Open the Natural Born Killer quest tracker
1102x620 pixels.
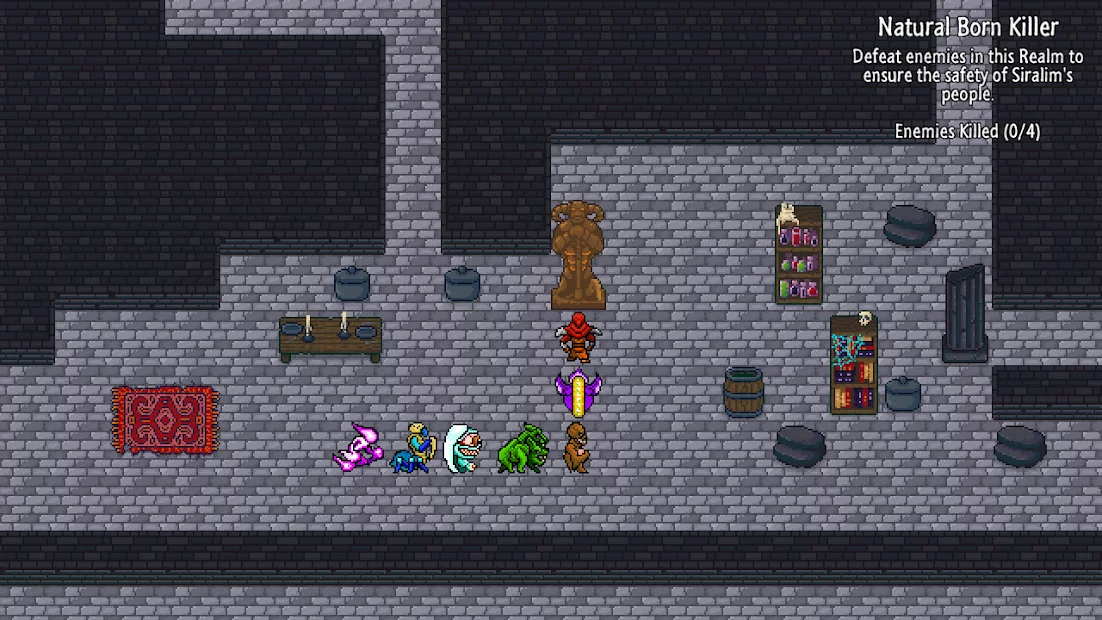point(967,27)
